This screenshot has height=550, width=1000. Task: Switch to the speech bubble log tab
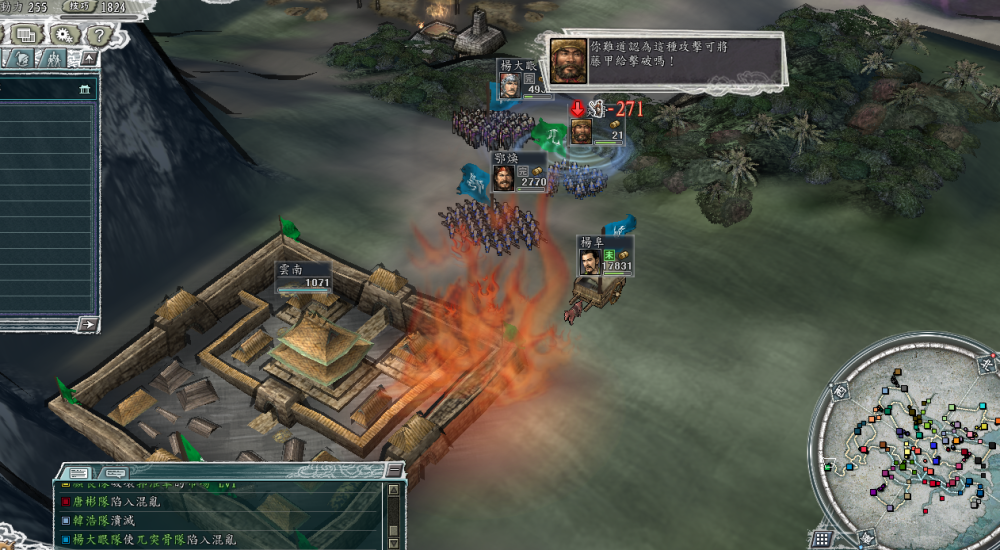pyautogui.click(x=114, y=471)
